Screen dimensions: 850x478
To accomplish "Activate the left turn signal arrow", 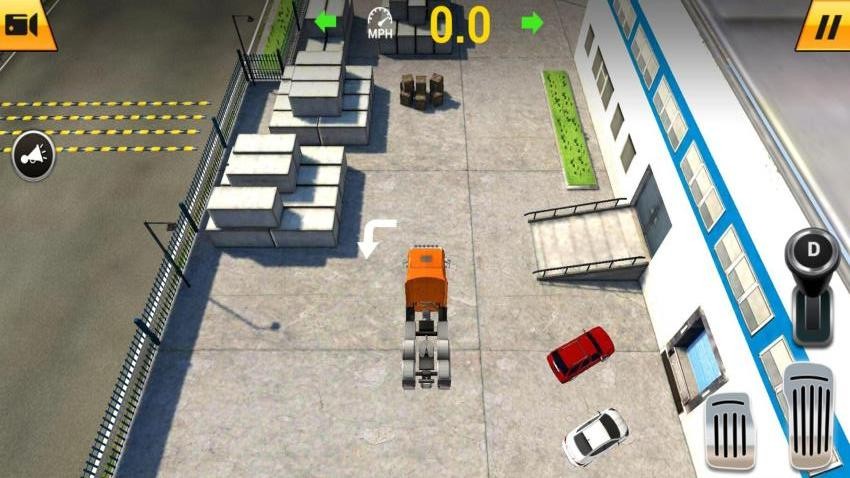I will 325,22.
